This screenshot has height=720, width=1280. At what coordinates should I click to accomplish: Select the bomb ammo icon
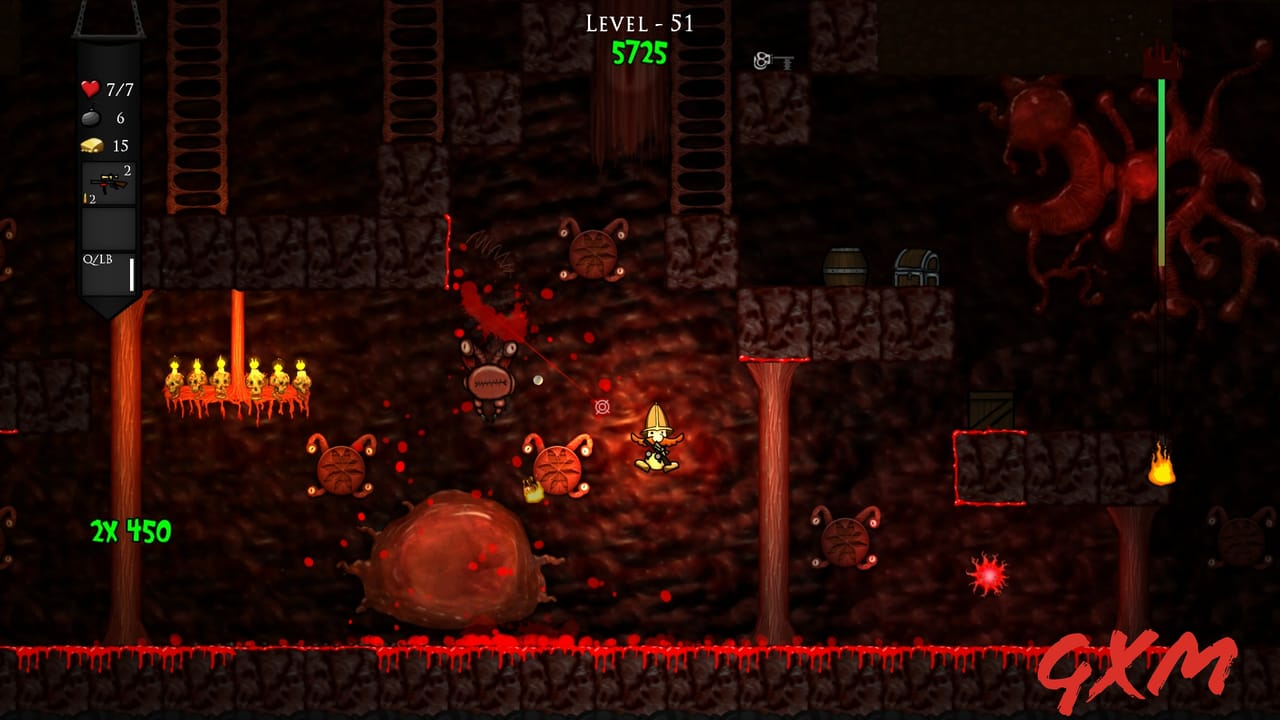[92, 116]
